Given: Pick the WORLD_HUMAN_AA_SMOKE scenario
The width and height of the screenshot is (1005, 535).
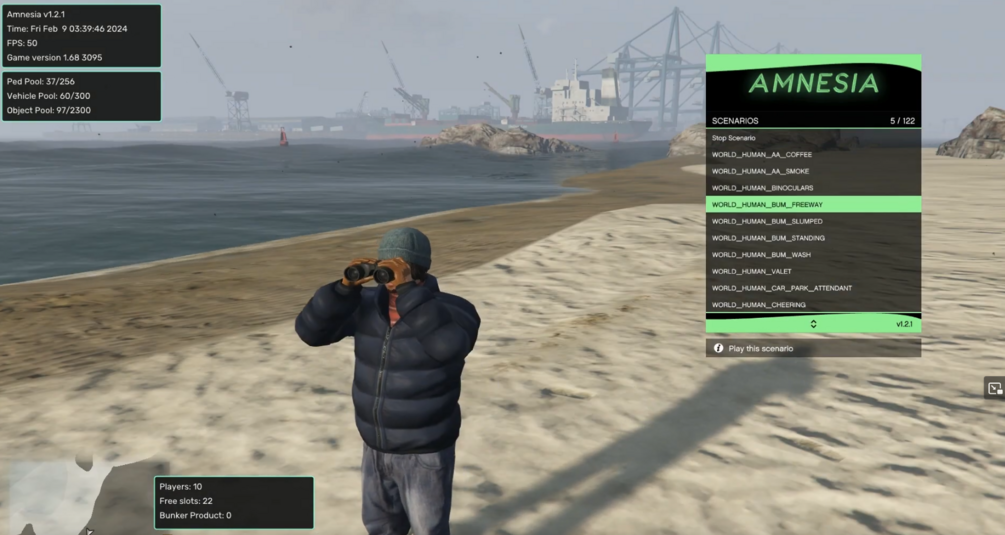Looking at the screenshot, I should (812, 171).
